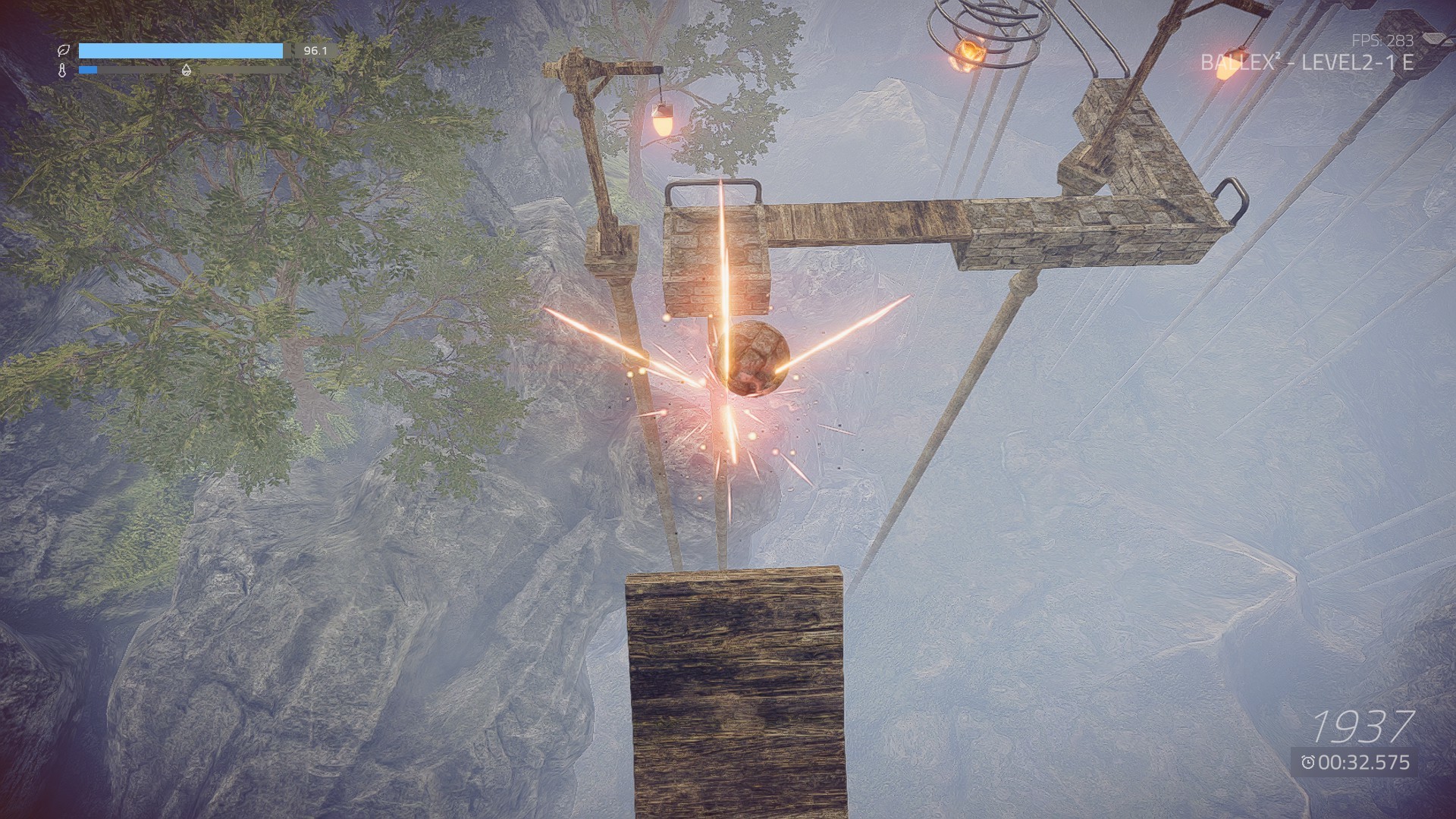Select the thermometer icon in the HUD
The height and width of the screenshot is (819, 1456).
tap(63, 71)
